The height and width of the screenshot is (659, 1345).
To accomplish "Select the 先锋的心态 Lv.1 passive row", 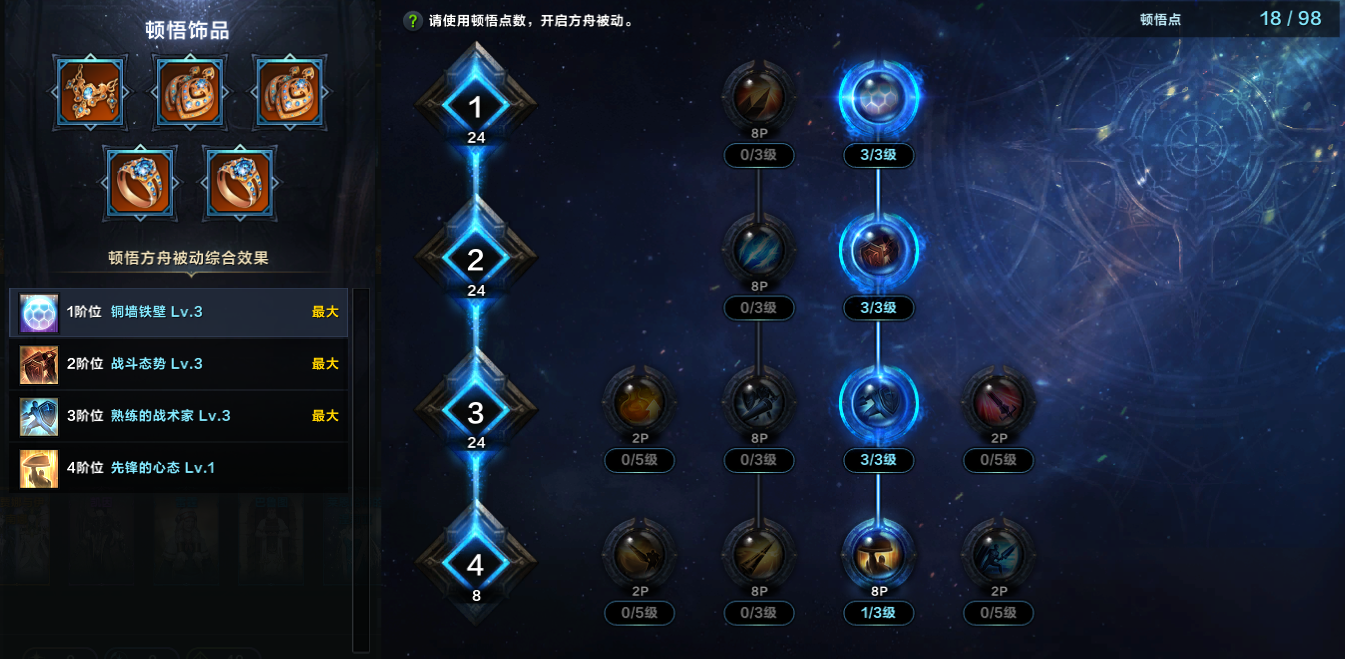I will tap(180, 468).
